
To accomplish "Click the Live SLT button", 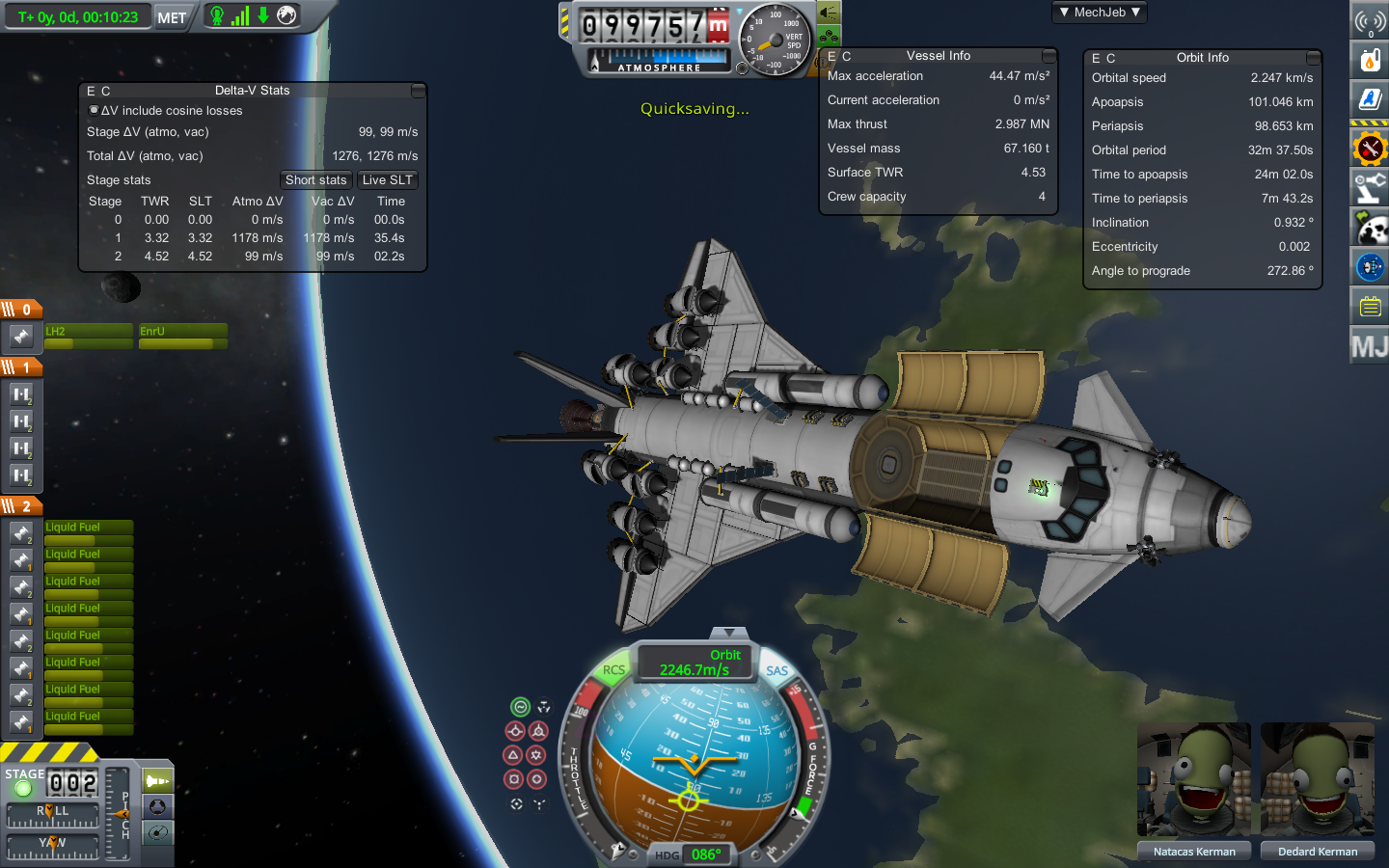I will 387,180.
